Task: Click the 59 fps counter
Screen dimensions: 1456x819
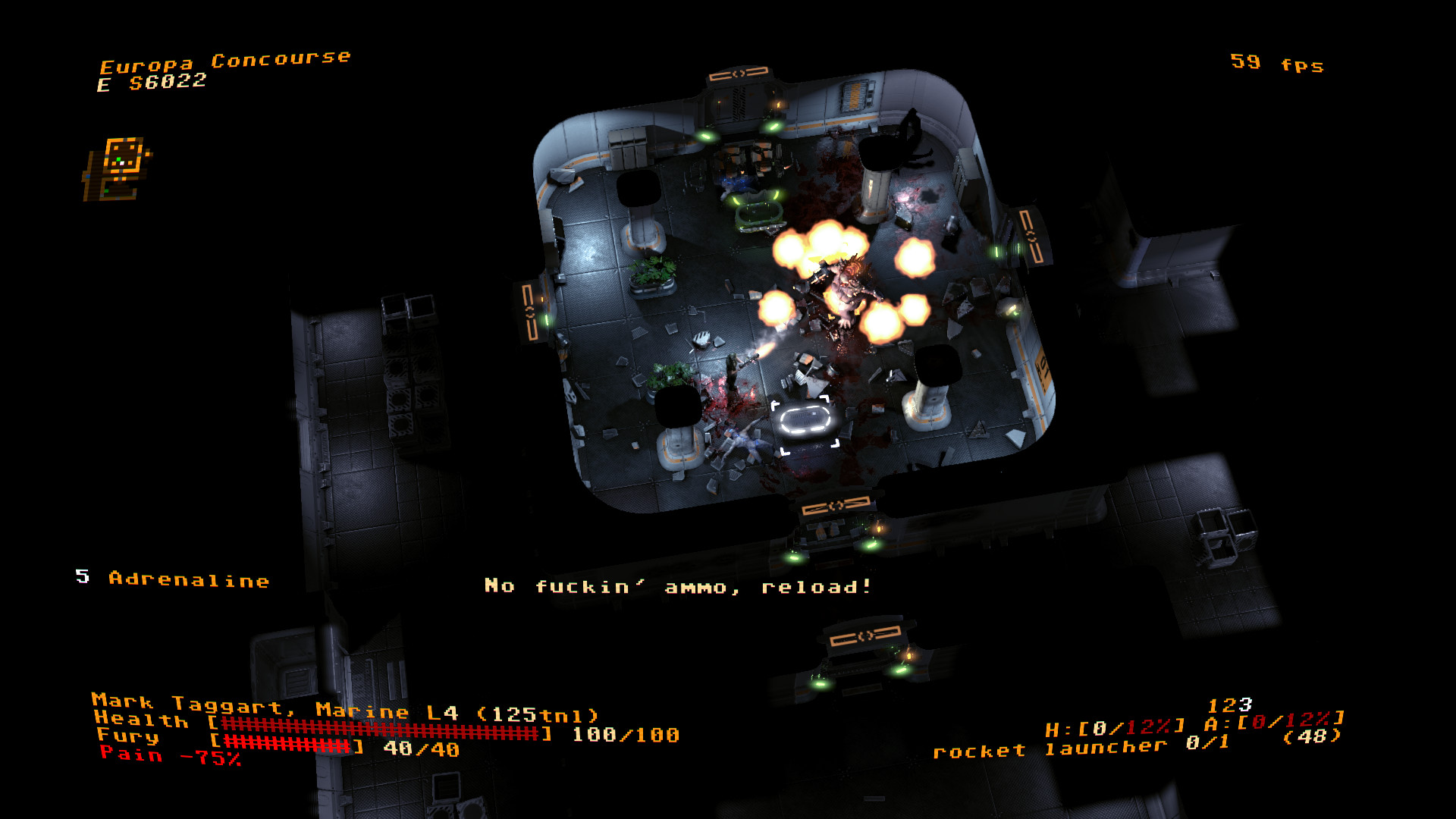Action: click(x=1276, y=64)
